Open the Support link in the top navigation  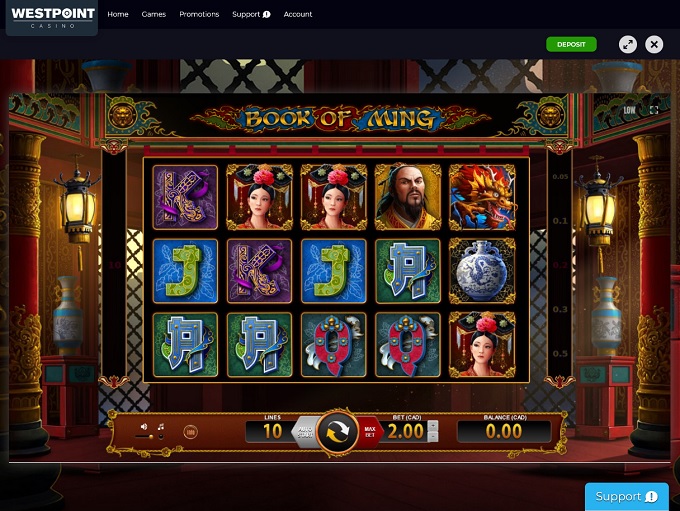click(251, 14)
